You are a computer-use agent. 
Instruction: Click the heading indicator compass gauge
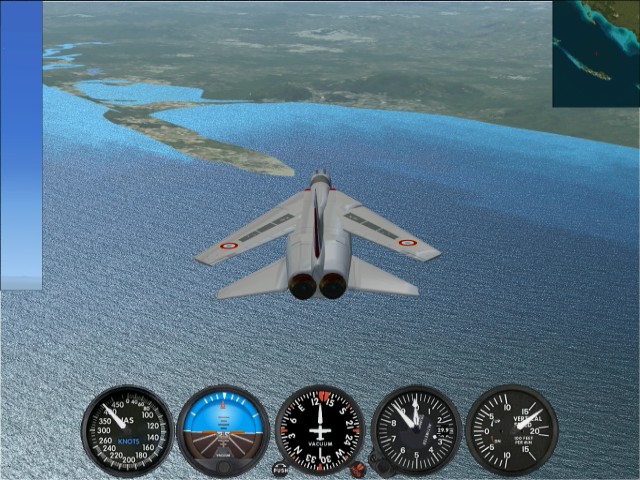(x=320, y=431)
